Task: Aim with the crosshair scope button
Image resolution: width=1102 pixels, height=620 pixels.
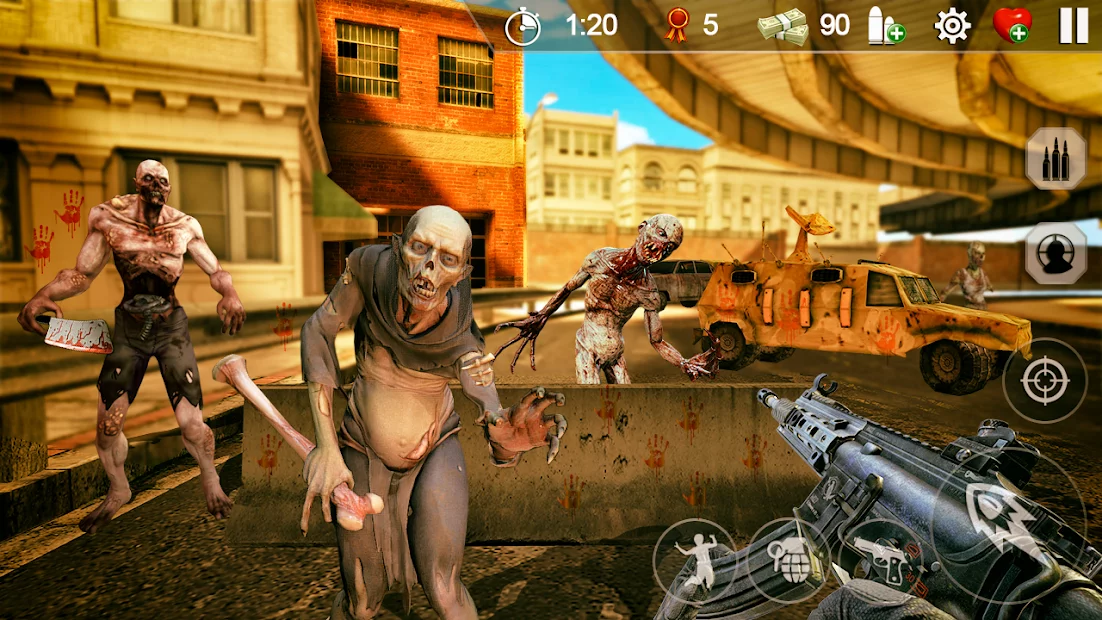Action: [x=1045, y=380]
